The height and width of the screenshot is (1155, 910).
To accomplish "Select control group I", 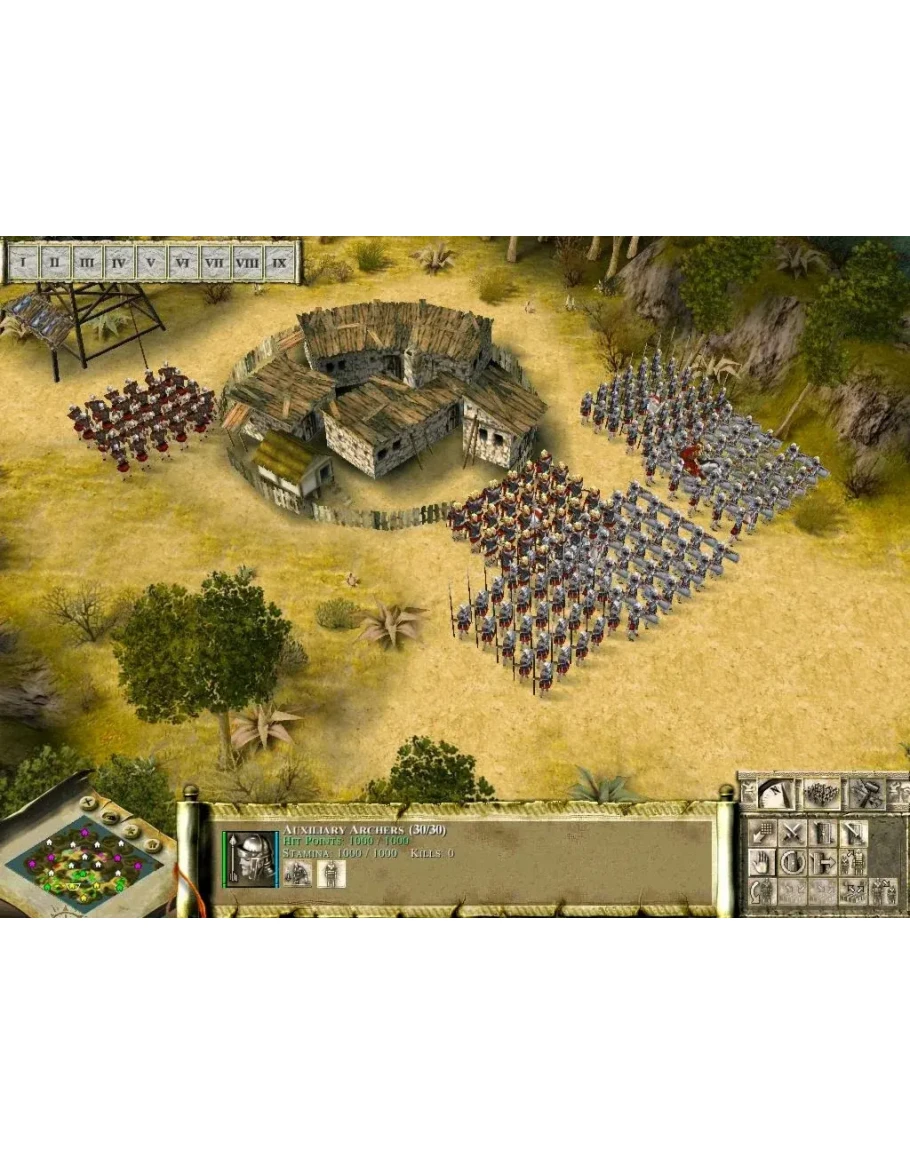I will [23, 263].
